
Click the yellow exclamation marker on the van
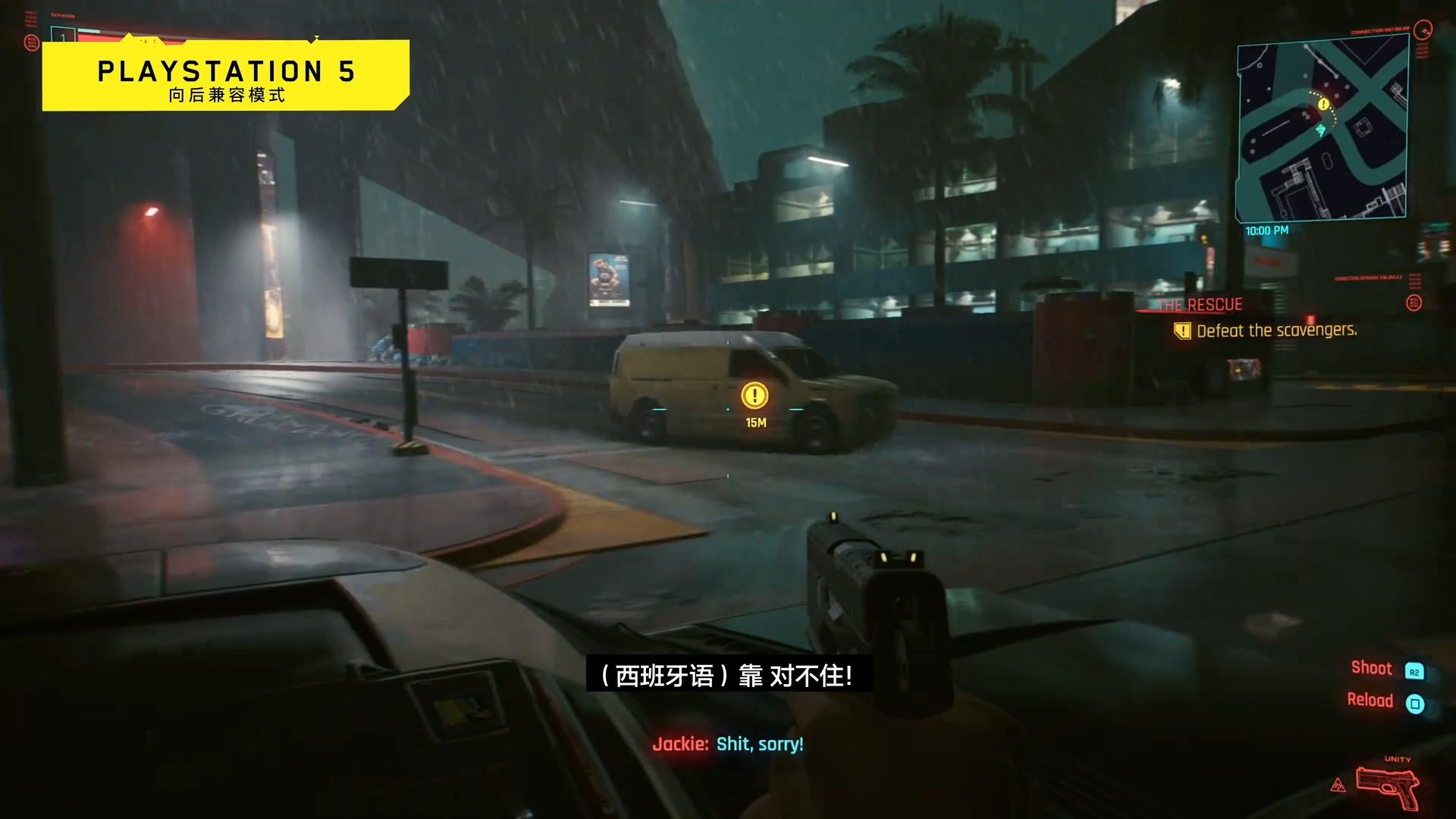pos(754,394)
